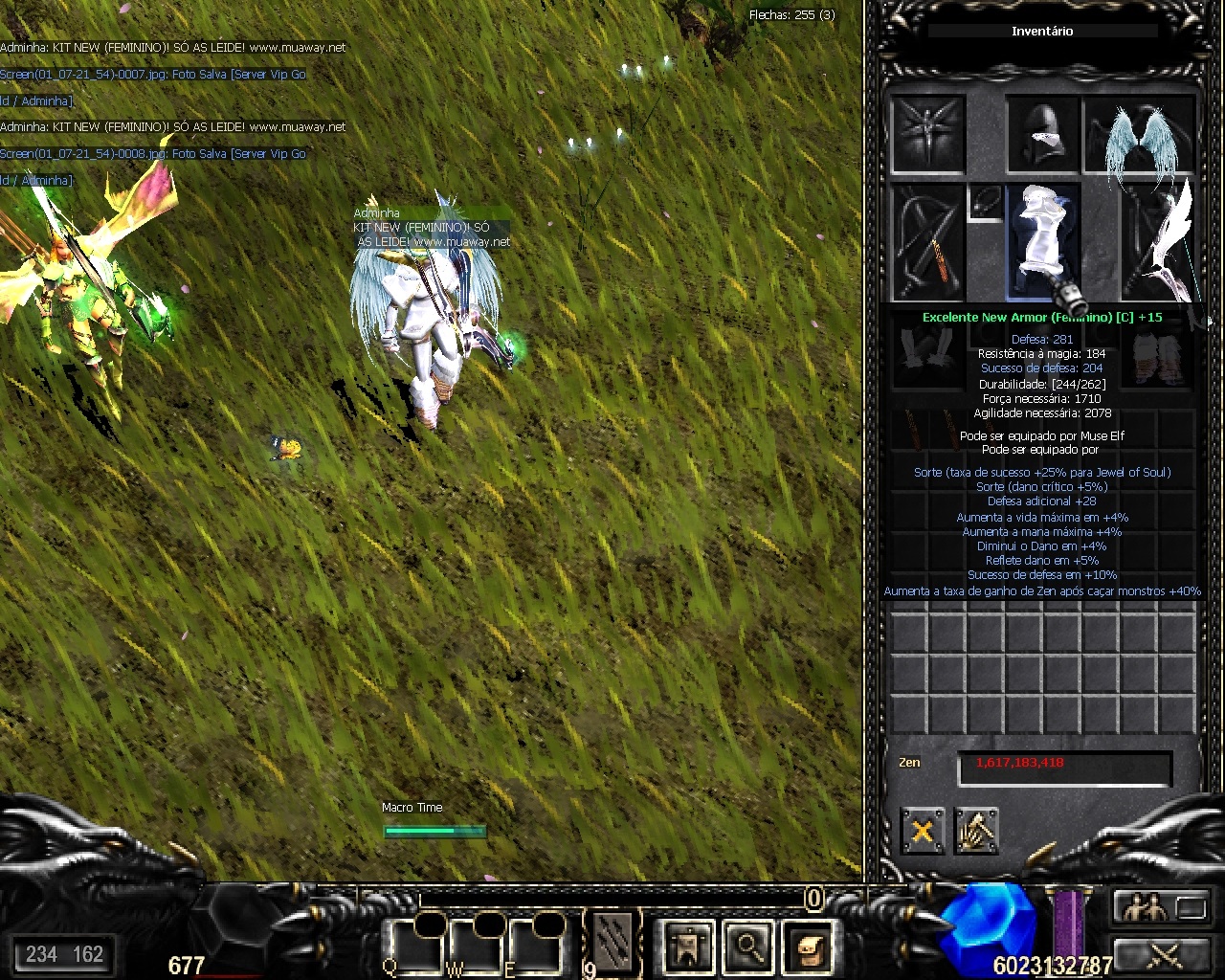Click the pendant necklace slot
1225x980 pixels.
click(x=985, y=202)
